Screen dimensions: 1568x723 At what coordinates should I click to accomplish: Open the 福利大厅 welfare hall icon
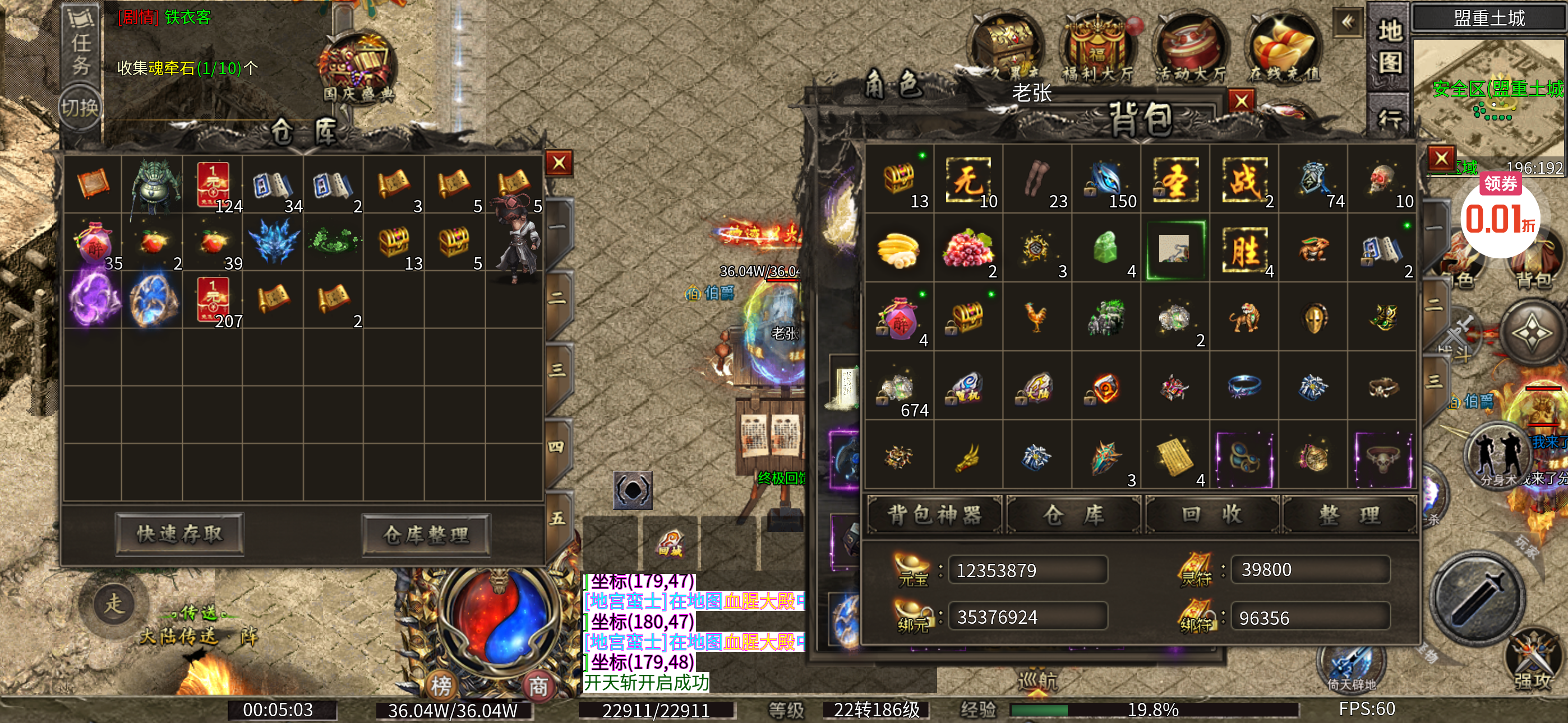click(1097, 49)
